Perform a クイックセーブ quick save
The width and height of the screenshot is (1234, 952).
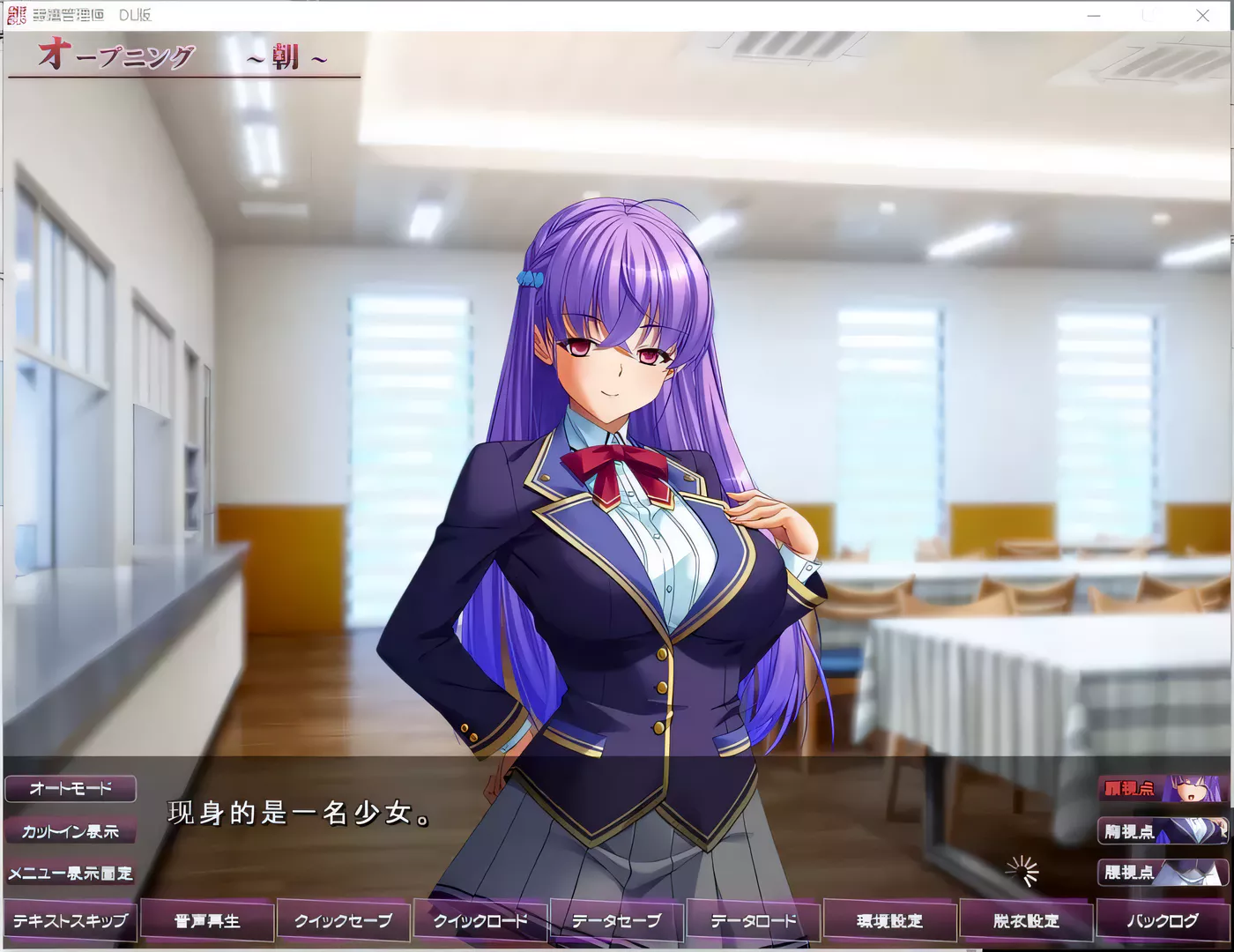[343, 919]
